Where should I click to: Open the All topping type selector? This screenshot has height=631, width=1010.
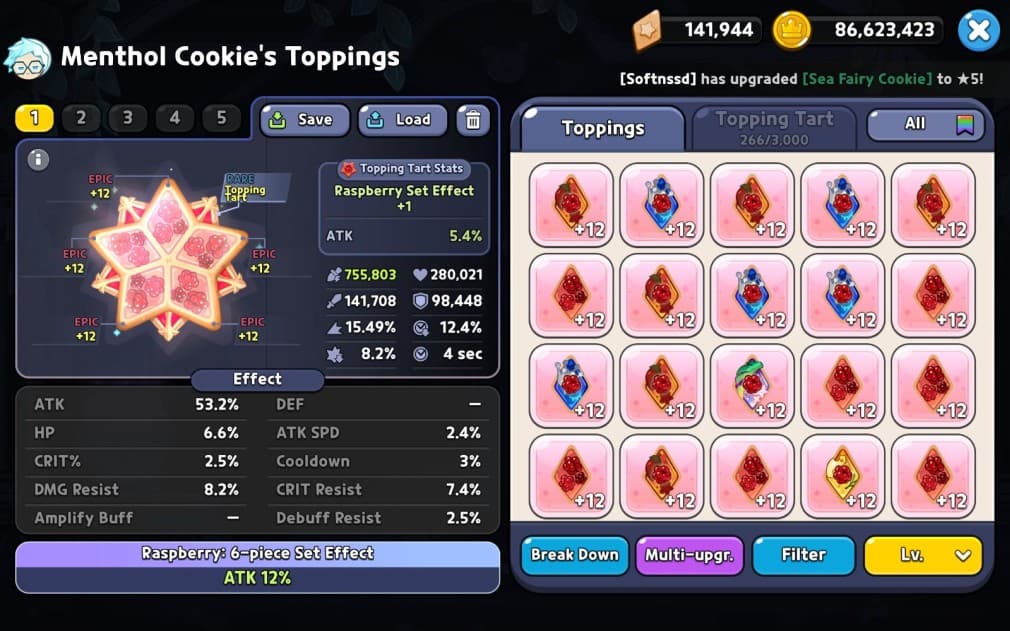pyautogui.click(x=926, y=124)
